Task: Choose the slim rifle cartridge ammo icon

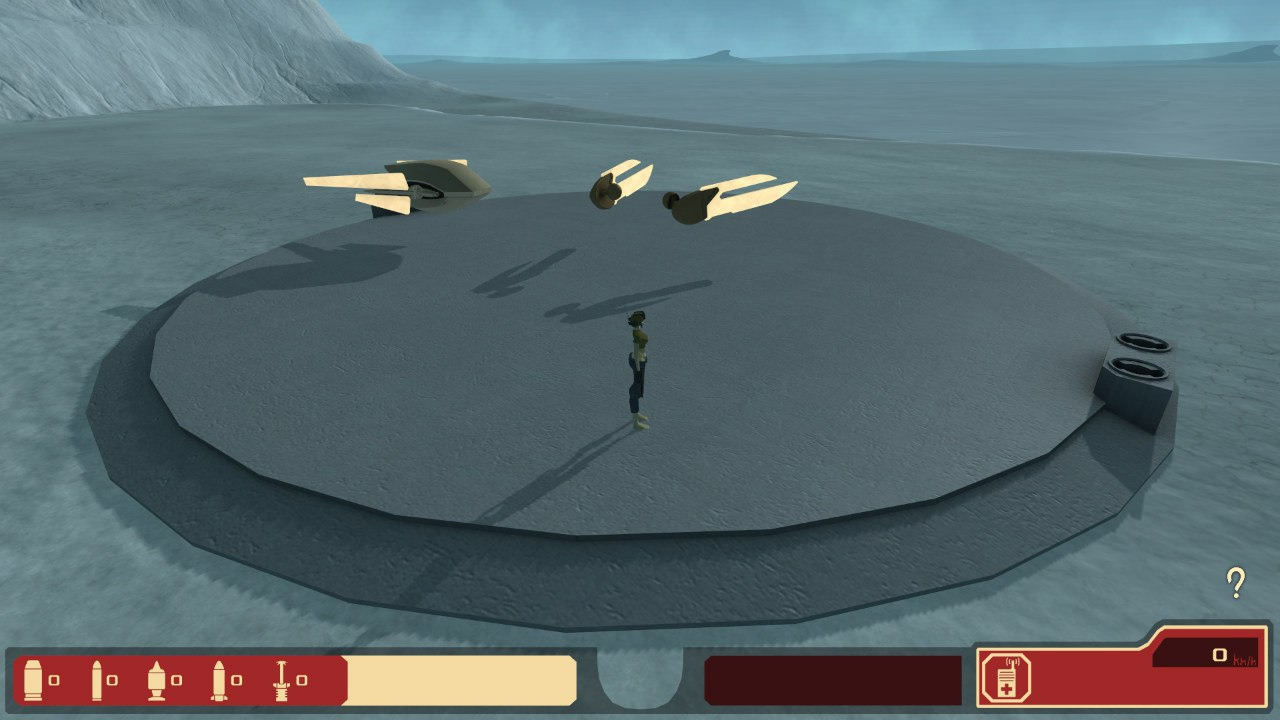Action: 98,679
